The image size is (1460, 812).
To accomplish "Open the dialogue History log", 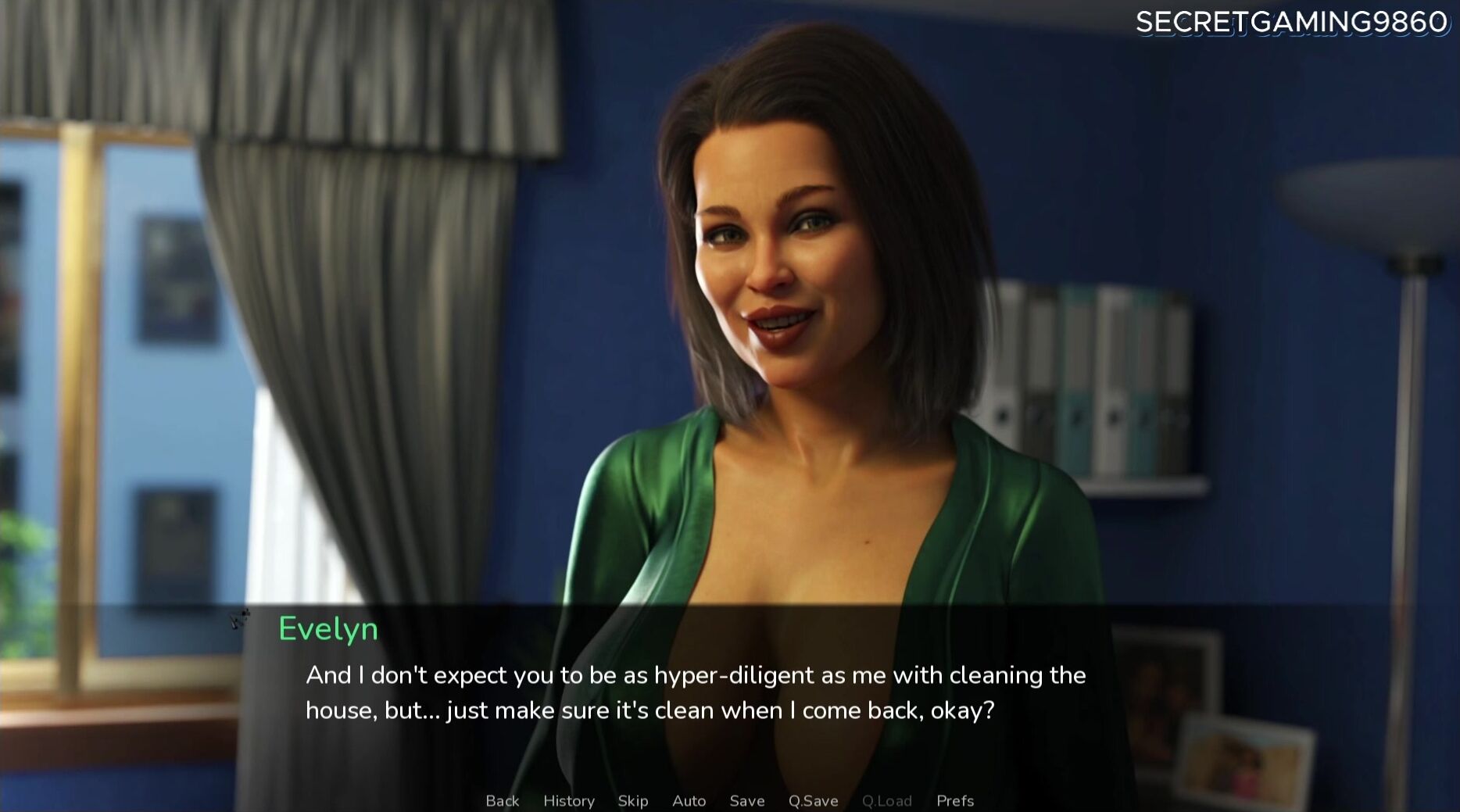I will click(x=568, y=800).
